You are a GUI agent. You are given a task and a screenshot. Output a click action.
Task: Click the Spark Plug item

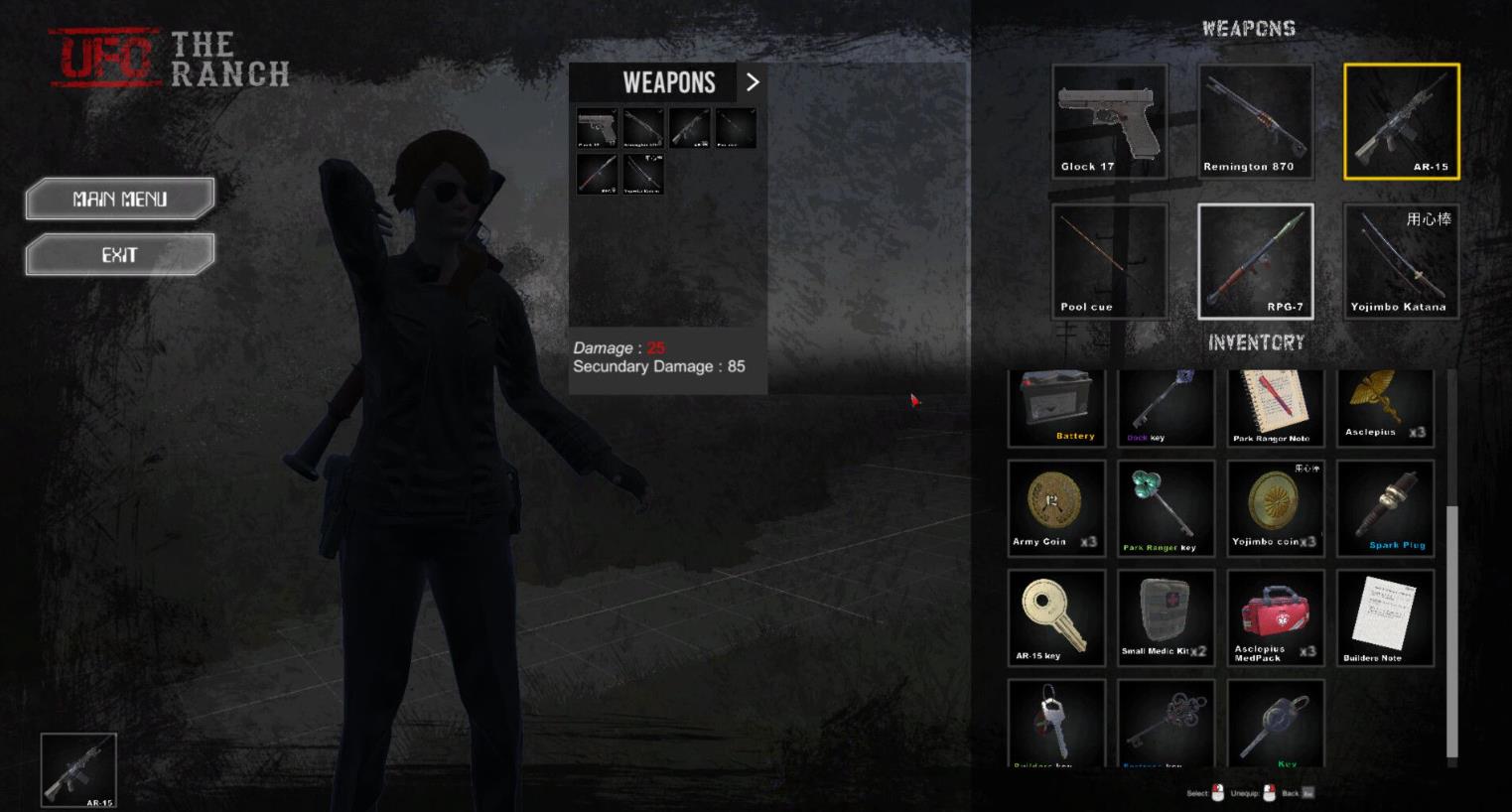[x=1385, y=508]
